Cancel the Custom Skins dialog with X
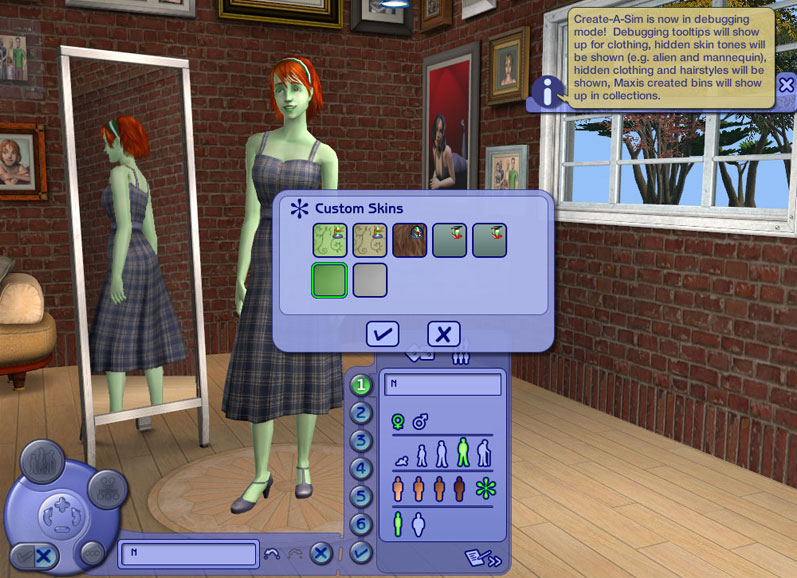Viewport: 797px width, 578px height. tap(443, 334)
